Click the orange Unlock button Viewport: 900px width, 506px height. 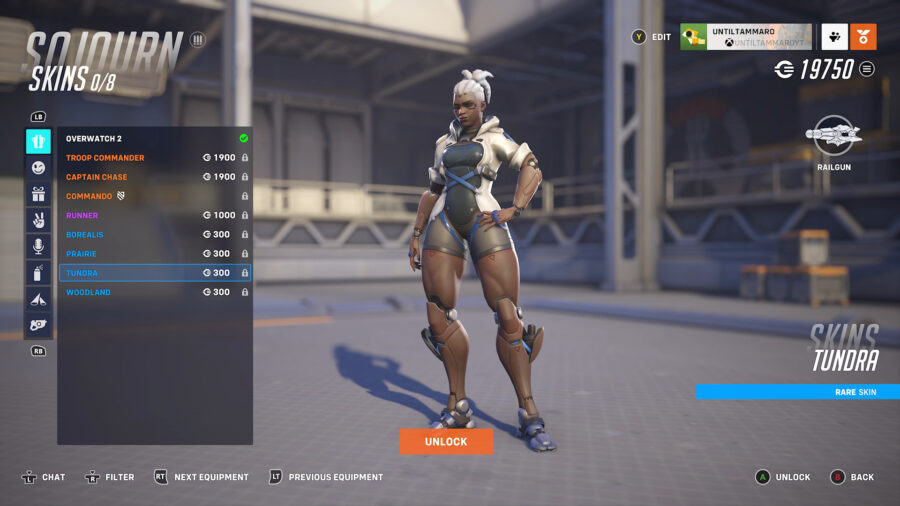tap(446, 441)
